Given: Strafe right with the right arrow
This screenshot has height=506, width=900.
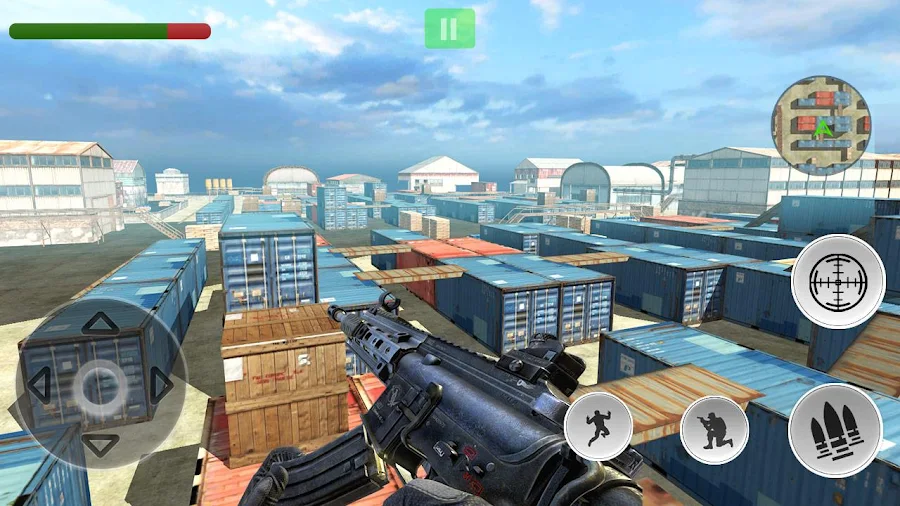Looking at the screenshot, I should tap(161, 385).
